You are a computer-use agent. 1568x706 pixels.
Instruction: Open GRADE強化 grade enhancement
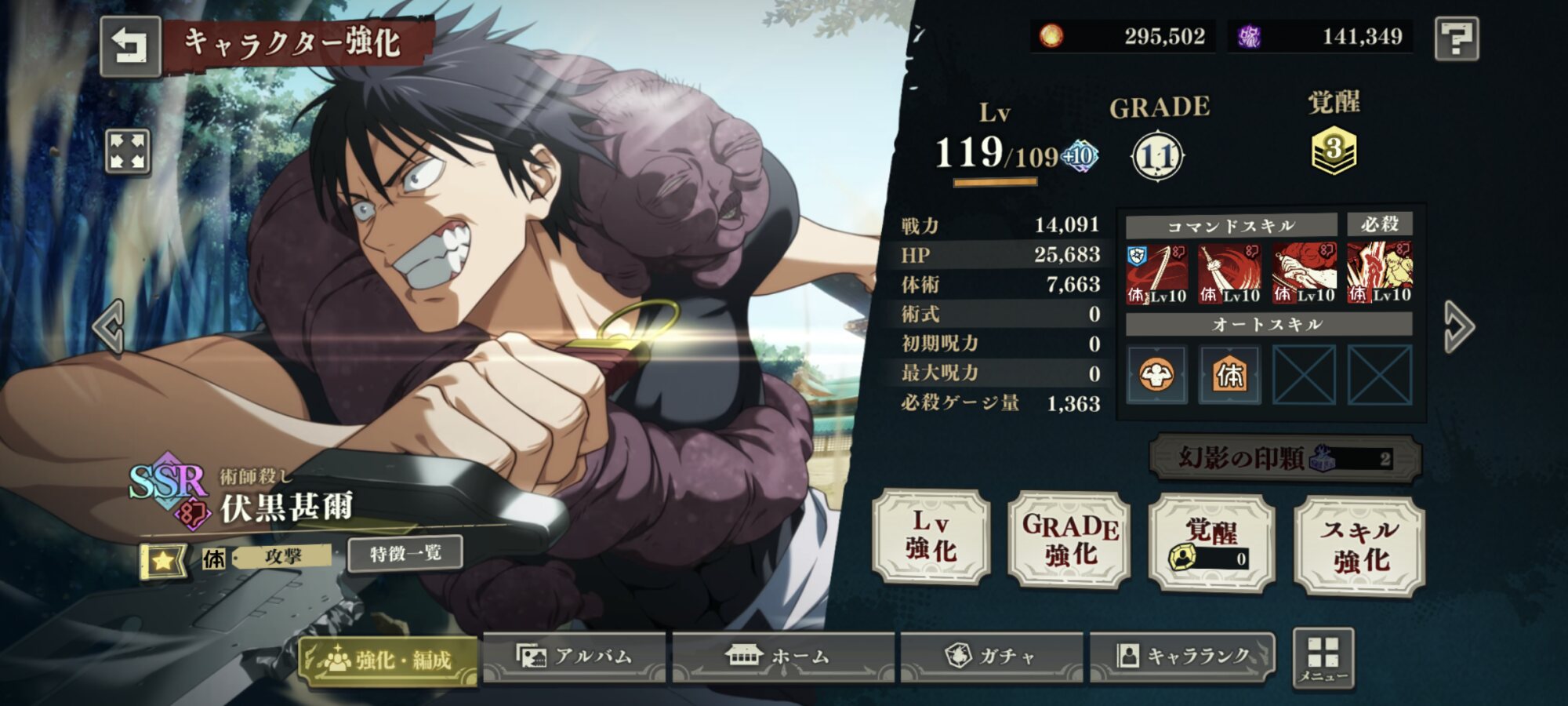[x=1069, y=540]
